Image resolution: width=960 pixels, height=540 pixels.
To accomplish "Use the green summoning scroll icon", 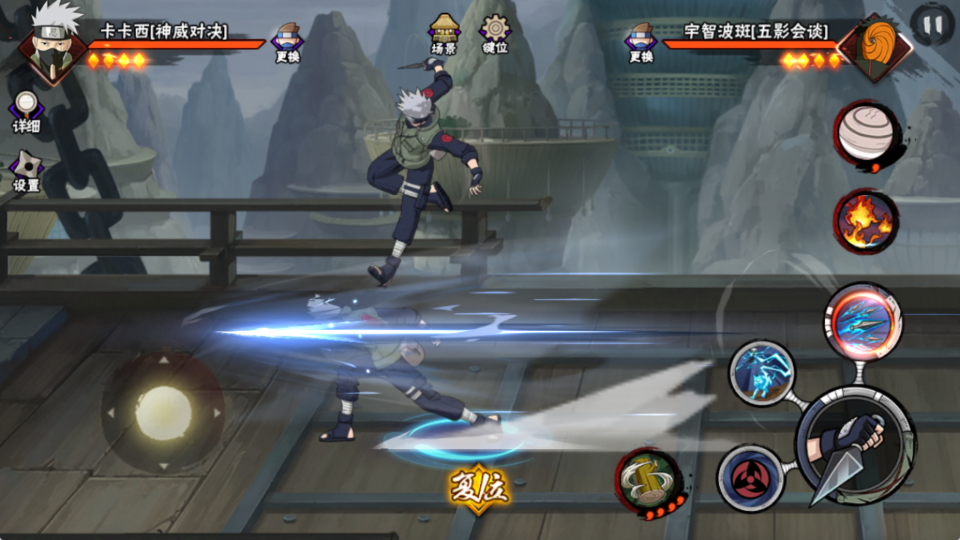I will click(x=648, y=481).
